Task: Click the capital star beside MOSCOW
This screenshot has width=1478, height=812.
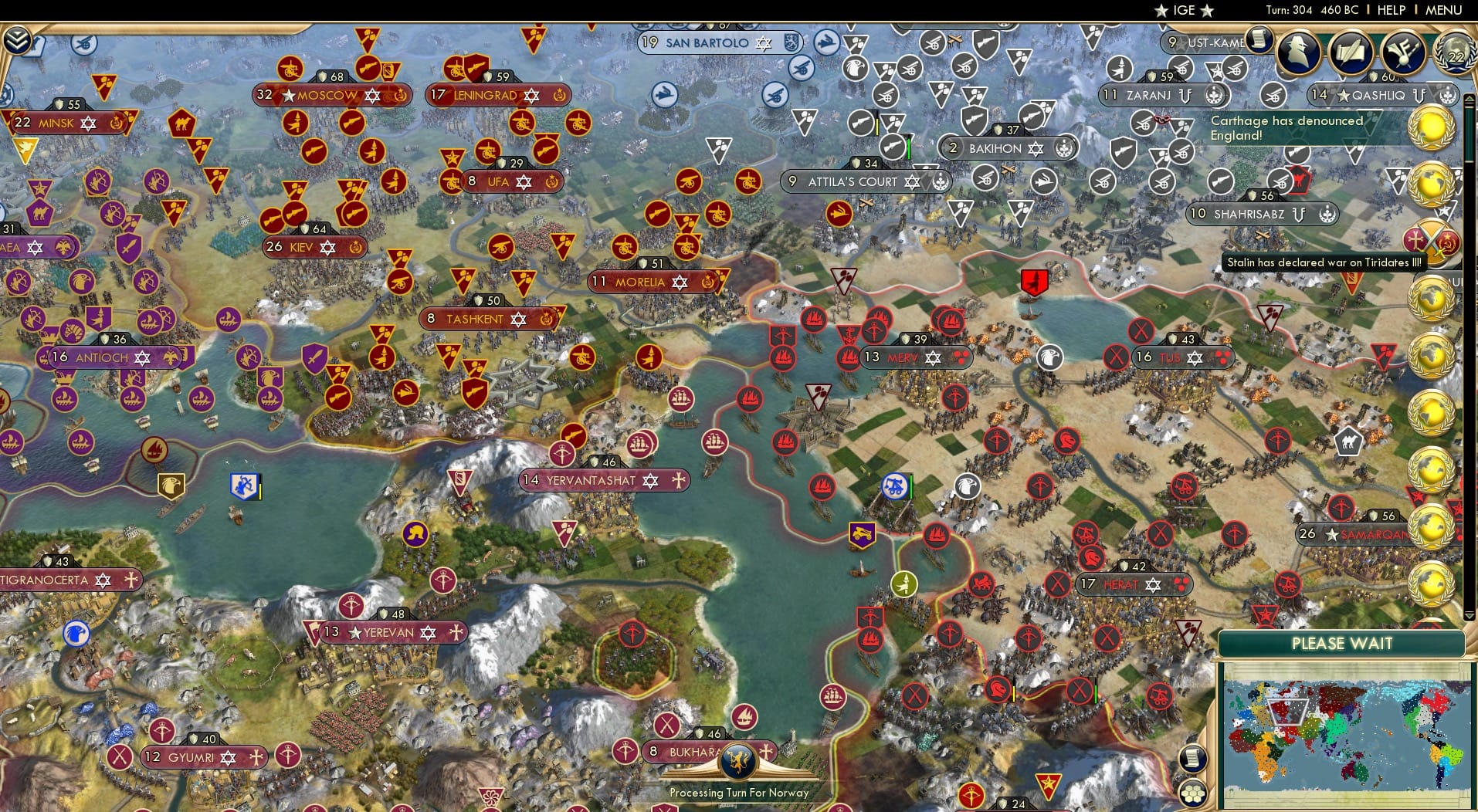Action: point(289,96)
